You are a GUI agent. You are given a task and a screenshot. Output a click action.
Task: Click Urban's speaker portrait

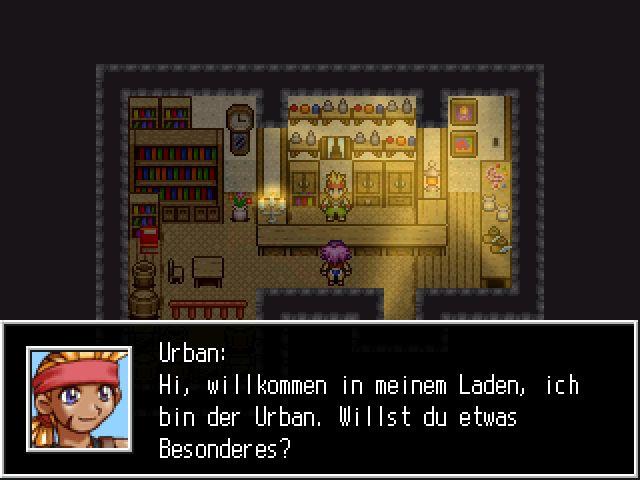(x=79, y=399)
